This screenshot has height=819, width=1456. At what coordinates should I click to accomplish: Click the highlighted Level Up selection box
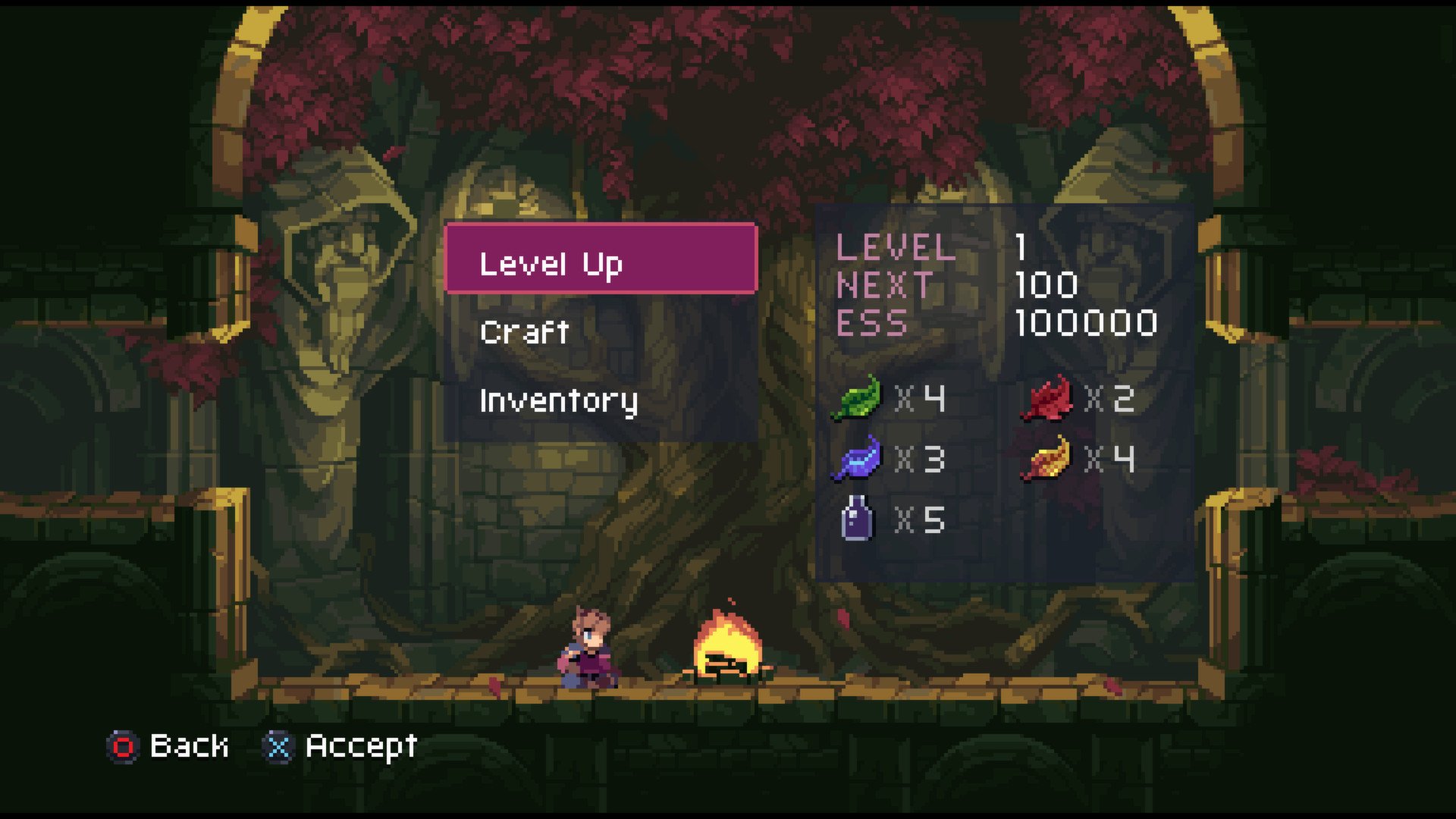[601, 259]
